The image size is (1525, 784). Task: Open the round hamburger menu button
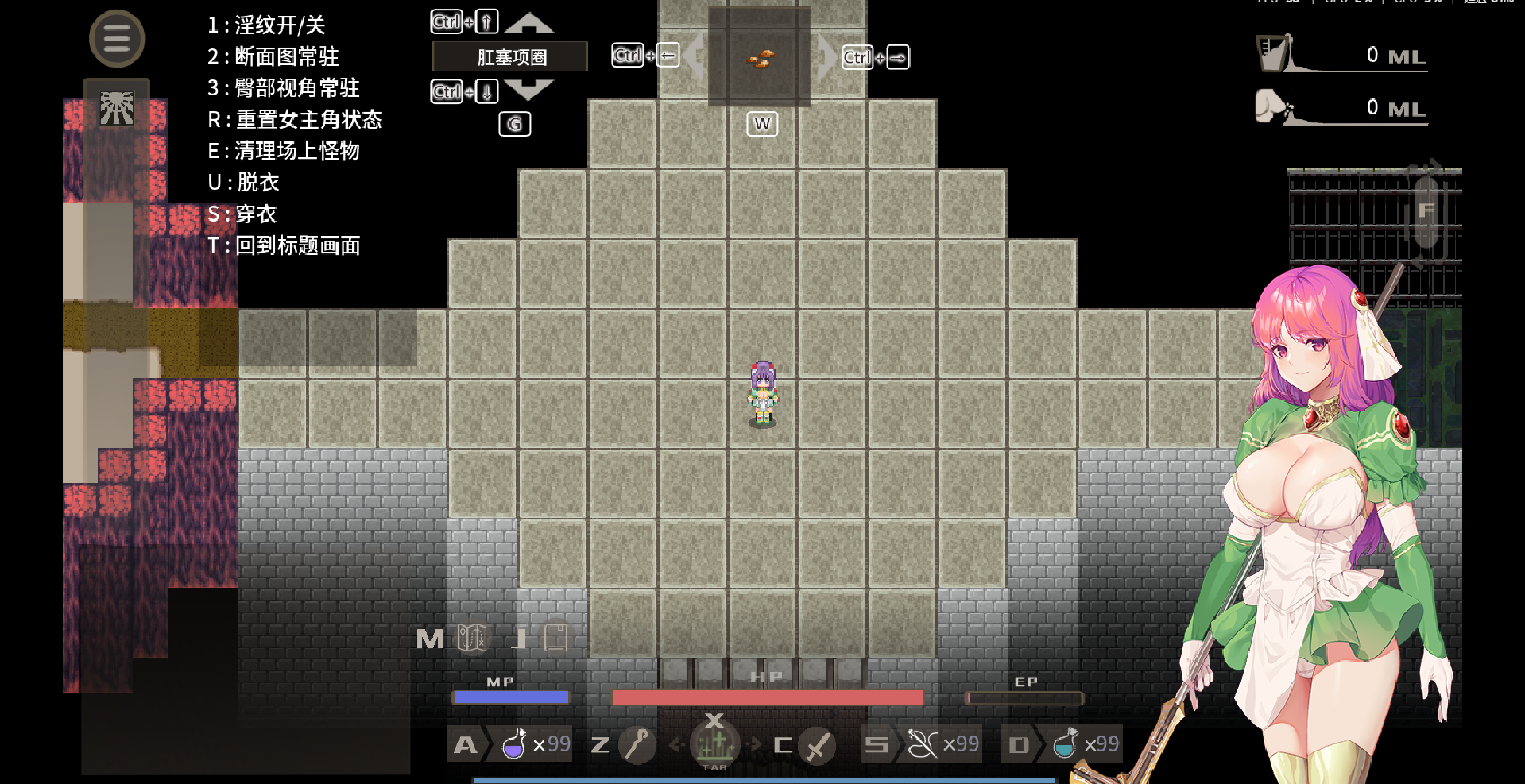pyautogui.click(x=117, y=39)
